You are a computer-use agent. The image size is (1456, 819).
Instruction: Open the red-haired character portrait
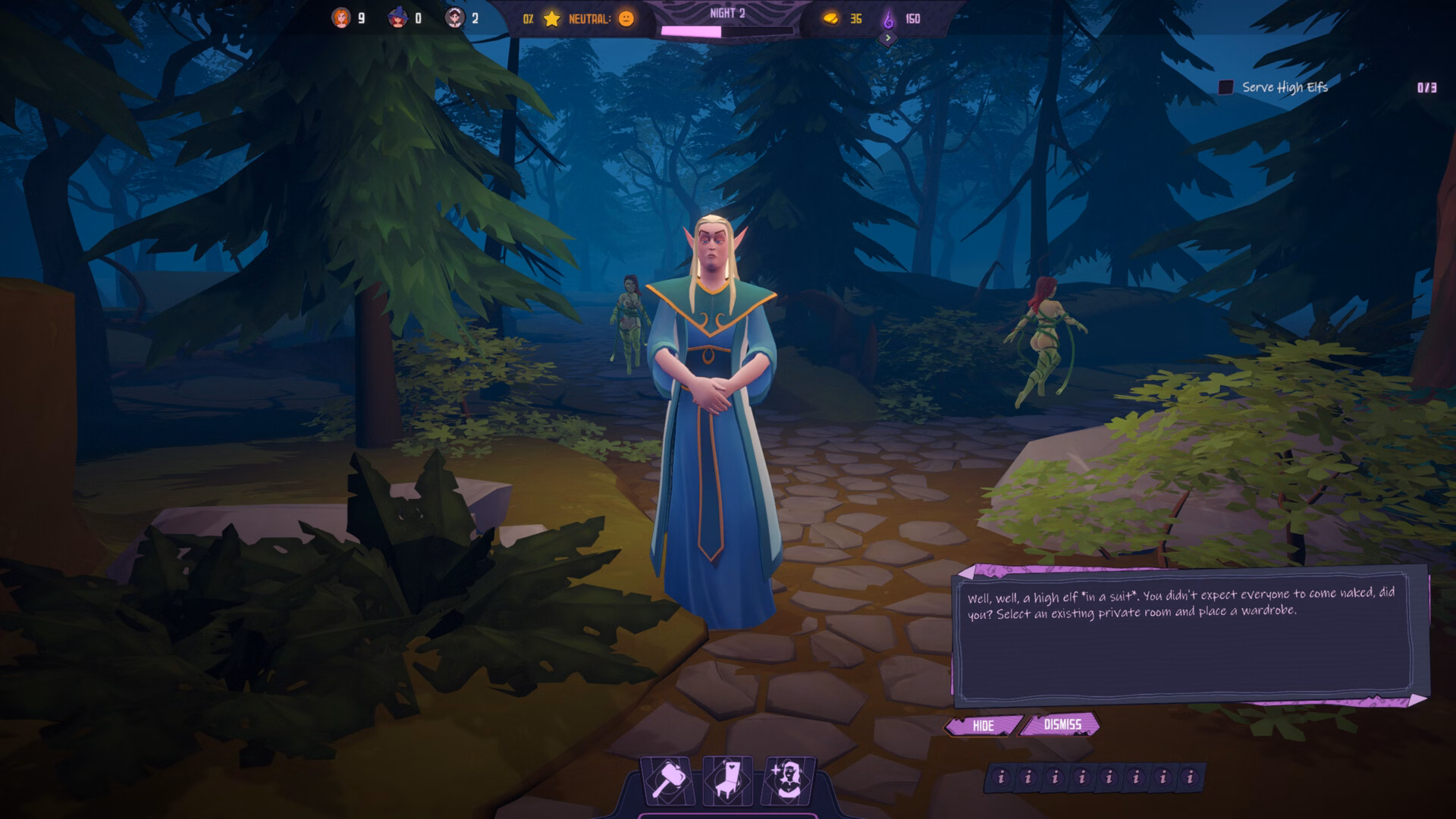pyautogui.click(x=341, y=15)
